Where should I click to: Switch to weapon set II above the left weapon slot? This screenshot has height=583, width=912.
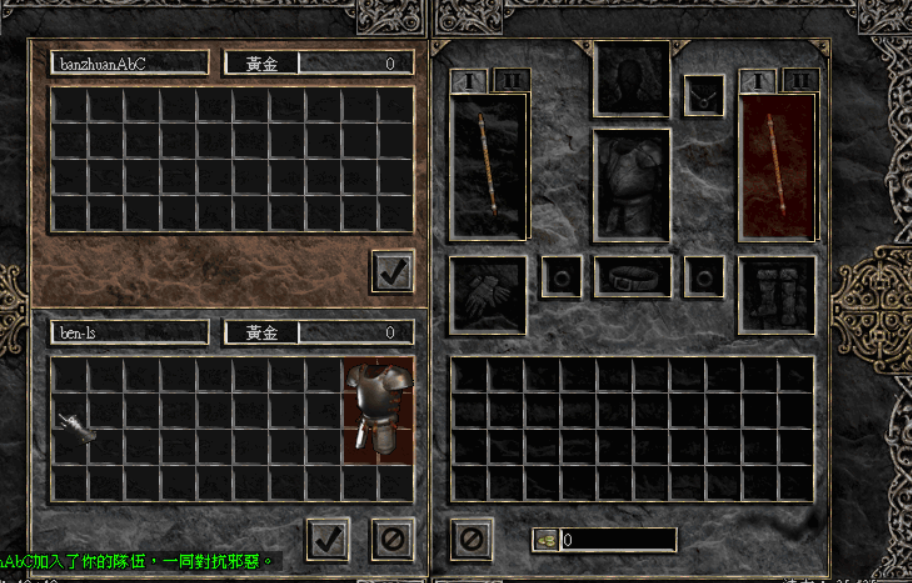click(x=511, y=80)
